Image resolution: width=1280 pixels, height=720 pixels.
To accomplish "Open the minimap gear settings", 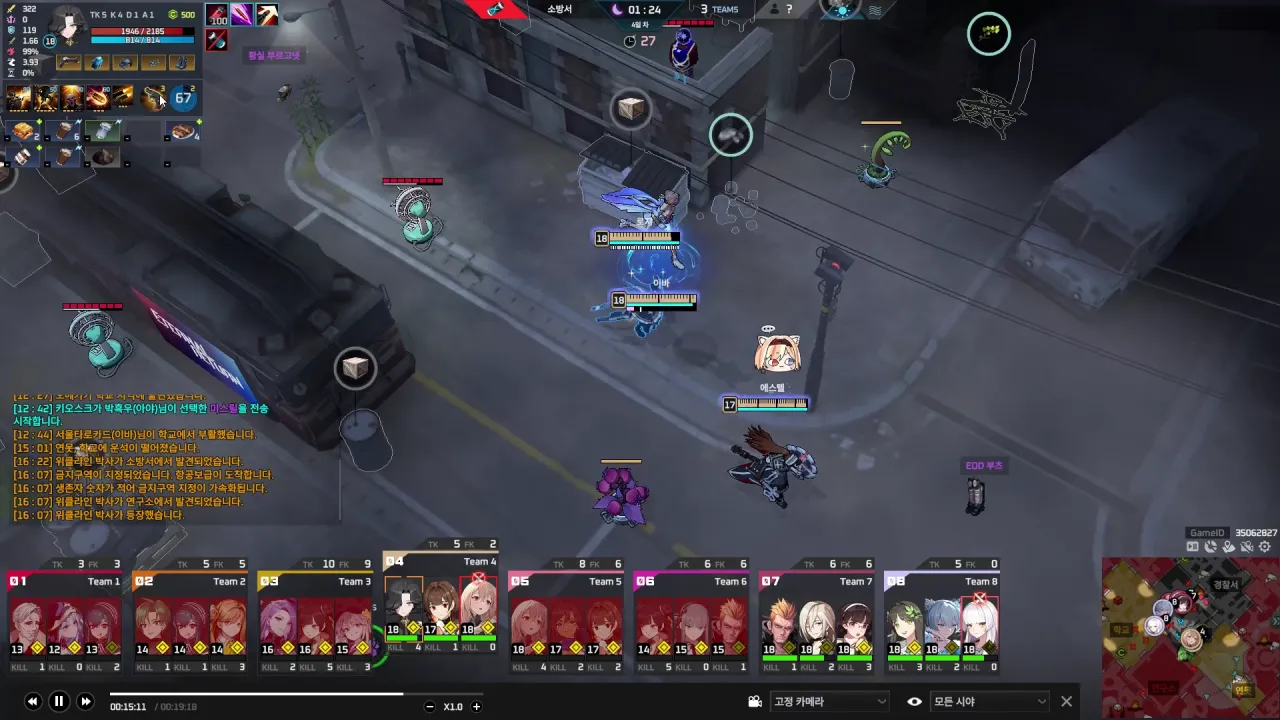I will (1265, 547).
